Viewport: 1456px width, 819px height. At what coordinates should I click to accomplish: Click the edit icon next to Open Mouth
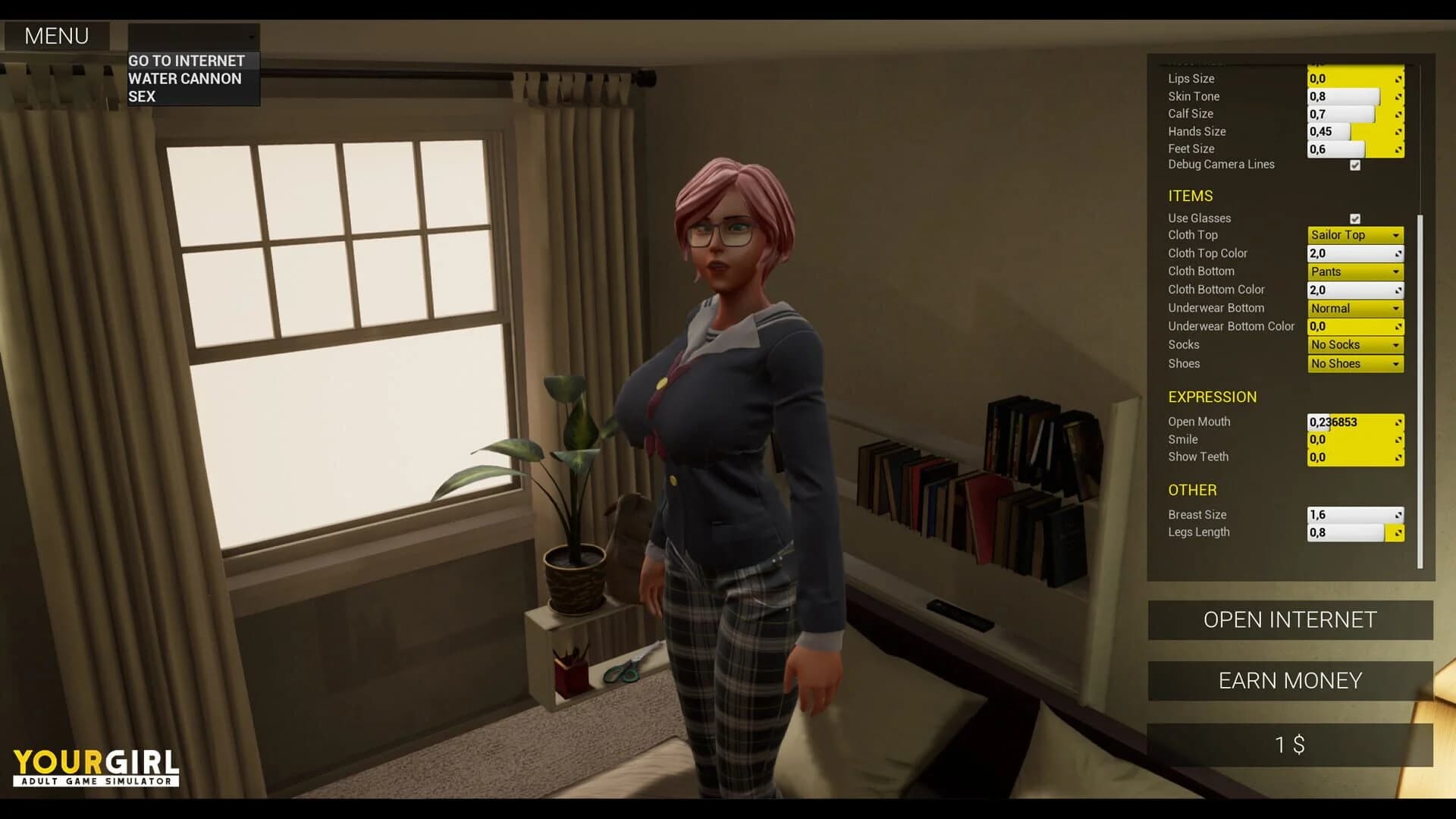point(1399,422)
